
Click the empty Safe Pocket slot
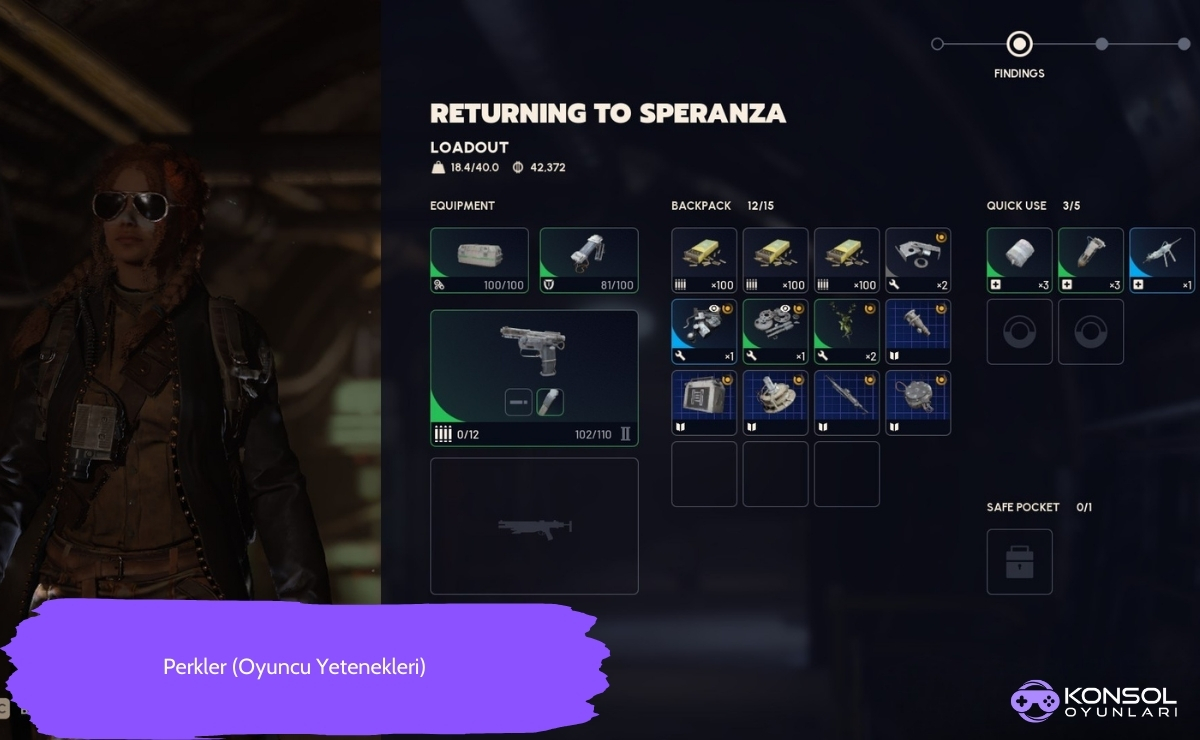click(1019, 561)
